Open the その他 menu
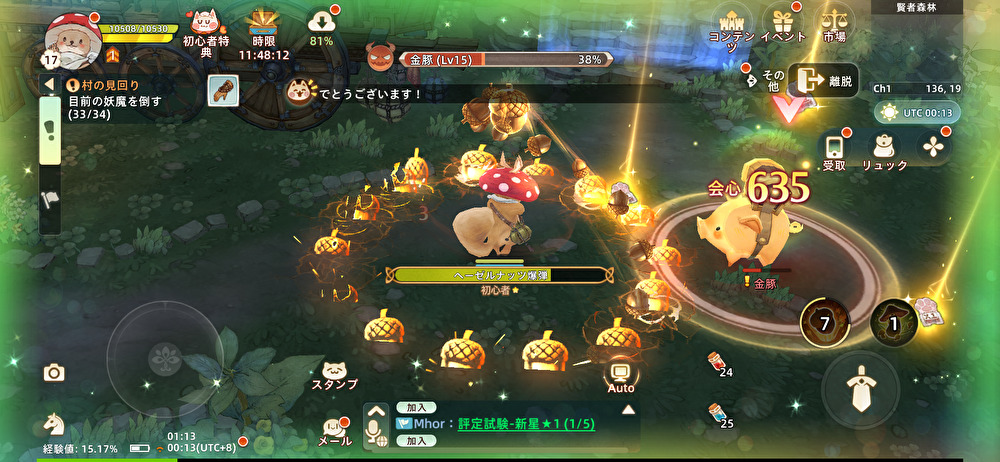Image resolution: width=1000 pixels, height=462 pixels. (769, 79)
